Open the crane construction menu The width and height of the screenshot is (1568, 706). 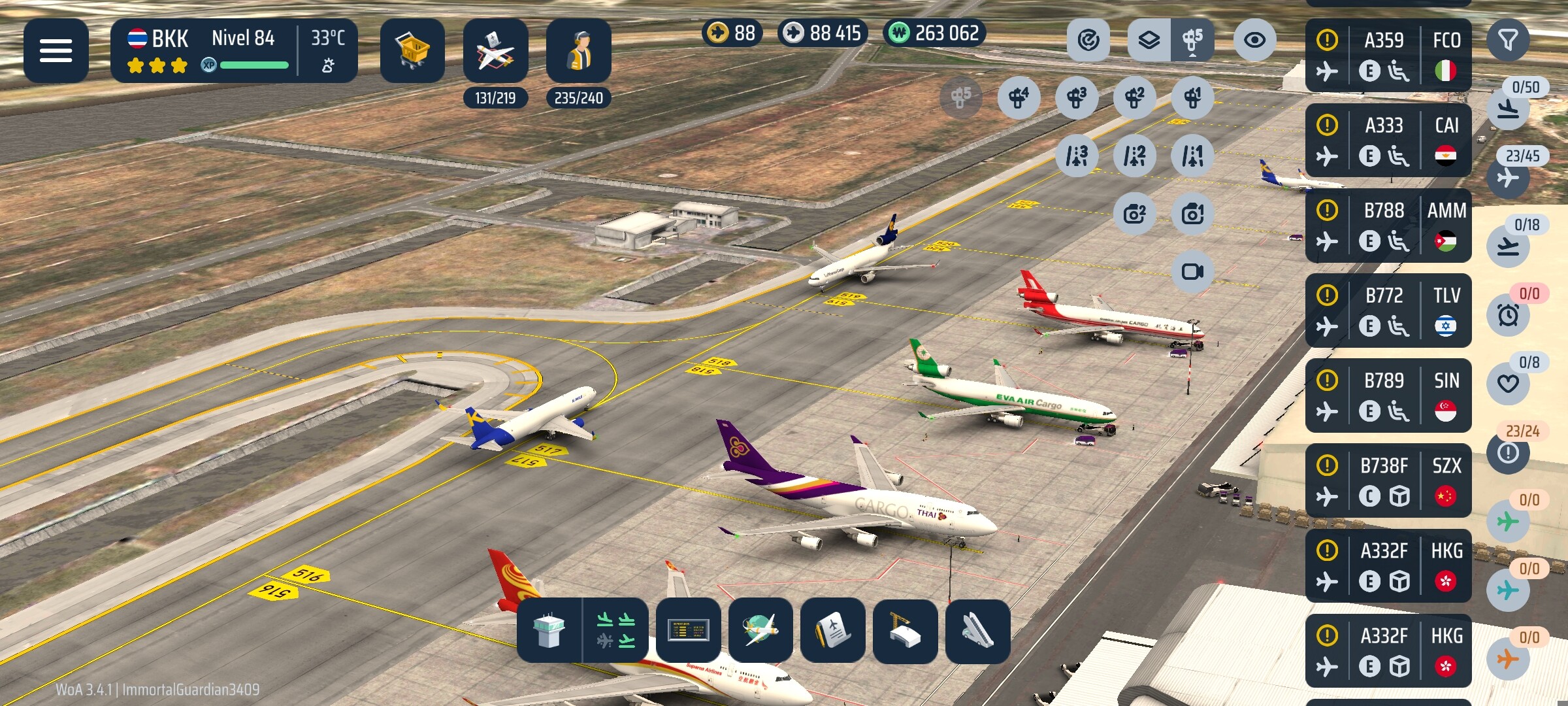[905, 630]
